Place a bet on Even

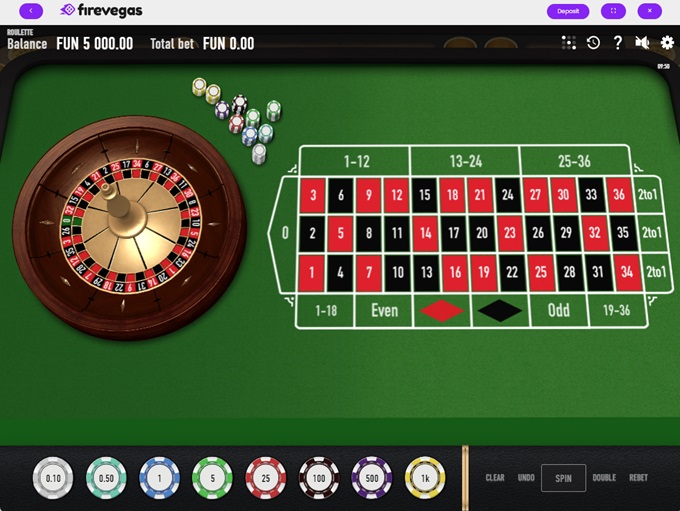pyautogui.click(x=385, y=311)
